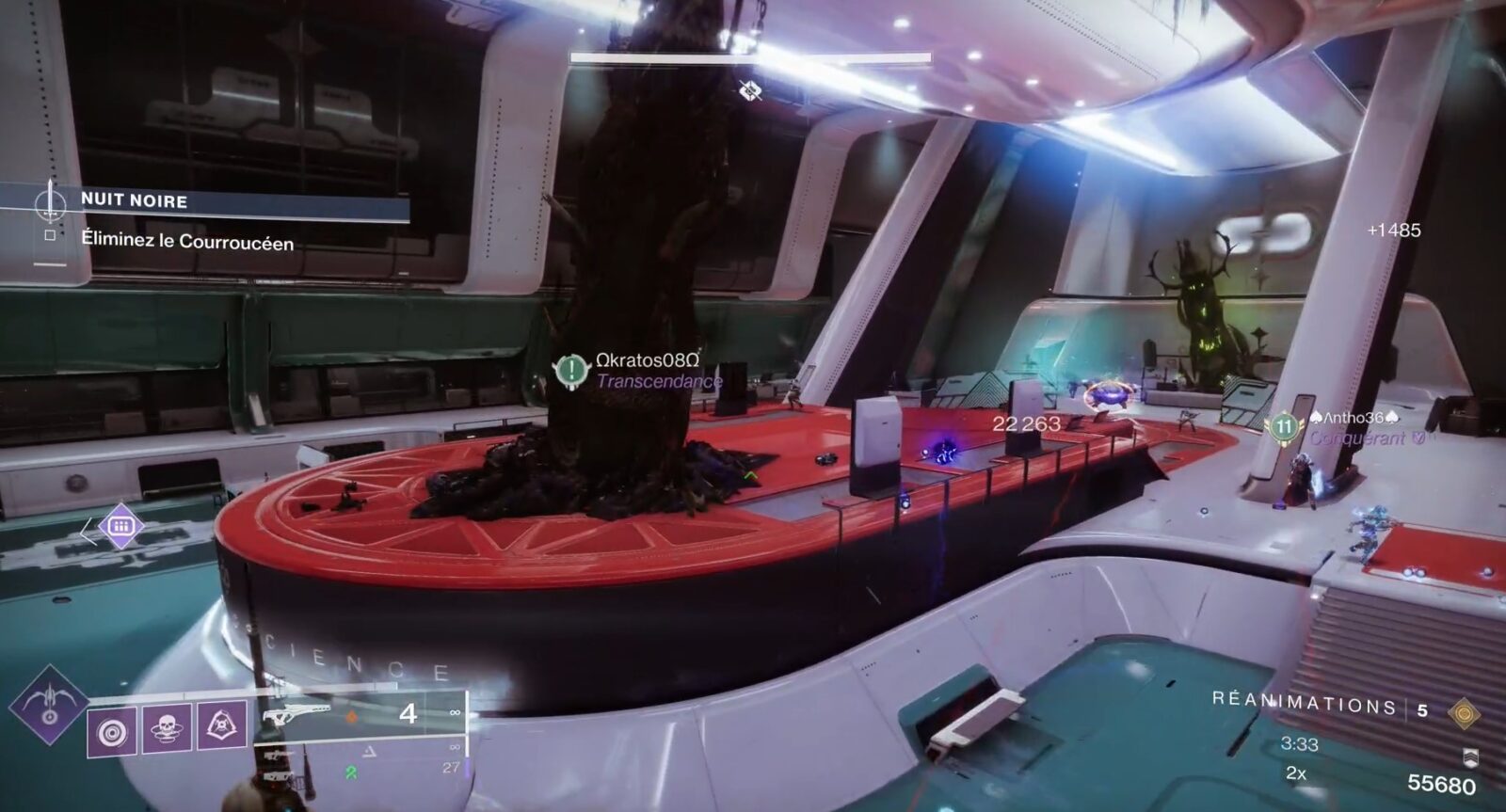Select the gold Réanimations token icon

(1464, 713)
